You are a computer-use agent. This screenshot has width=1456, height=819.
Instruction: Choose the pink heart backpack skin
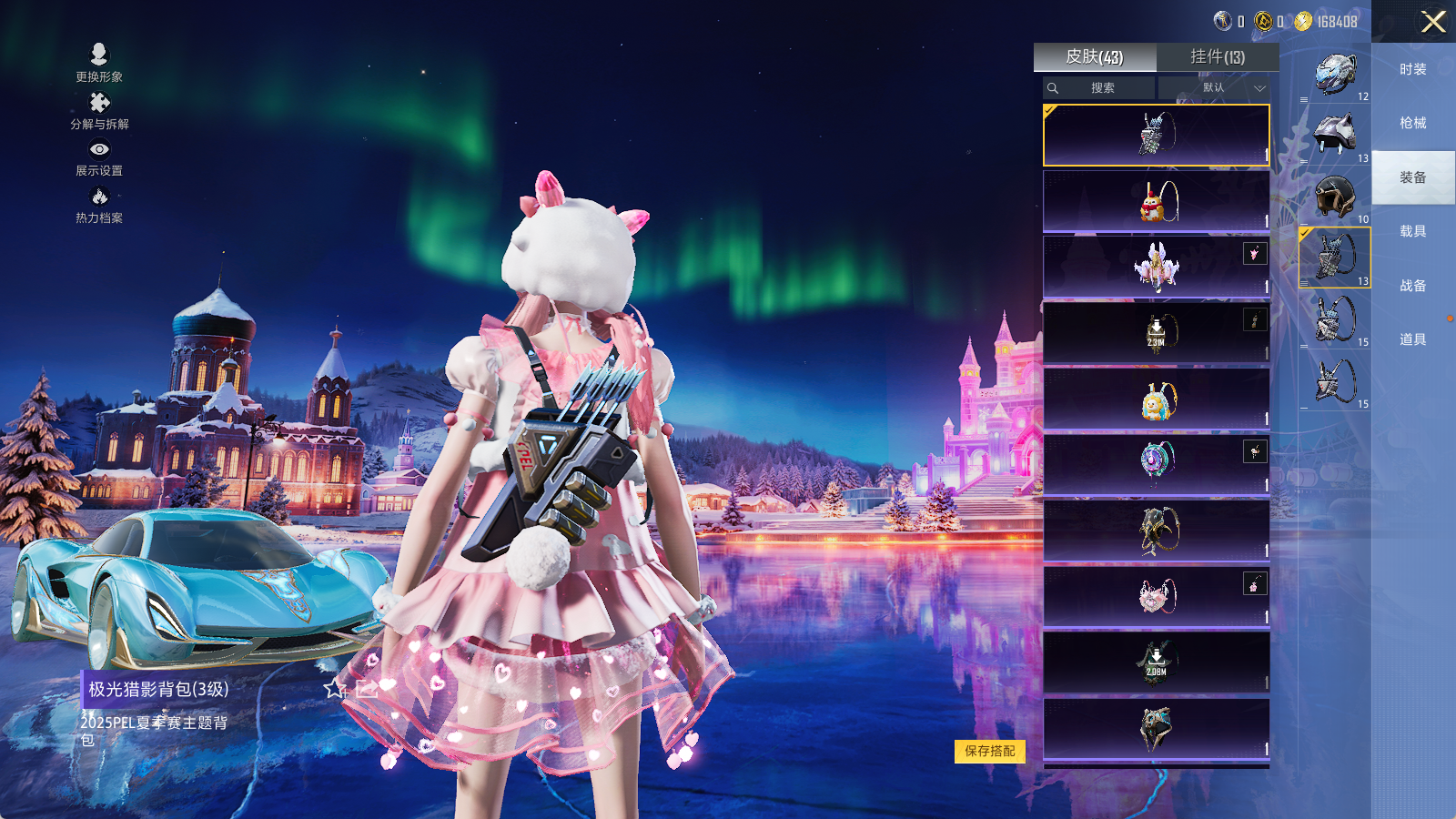click(1156, 597)
